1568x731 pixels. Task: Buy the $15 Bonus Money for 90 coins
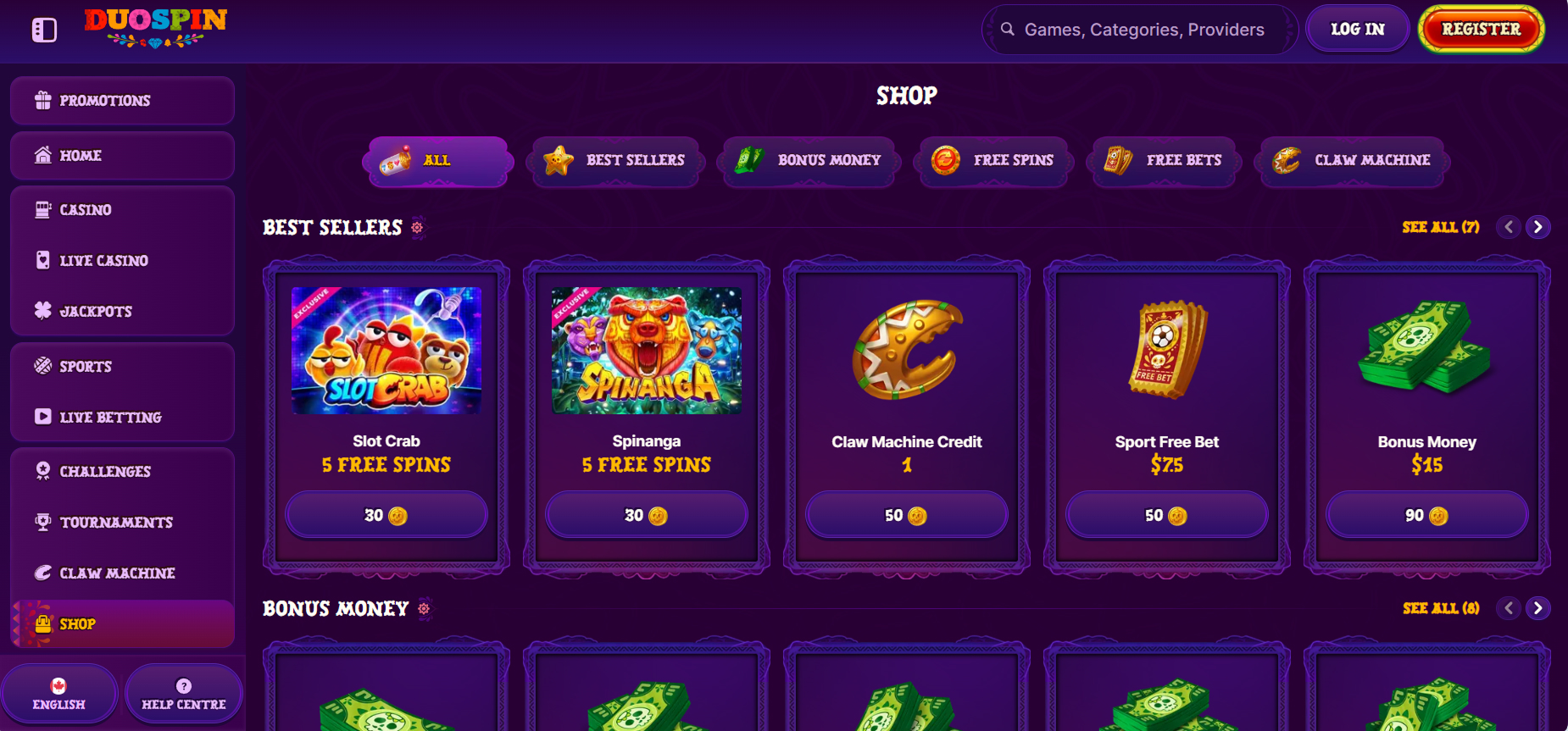pos(1426,515)
